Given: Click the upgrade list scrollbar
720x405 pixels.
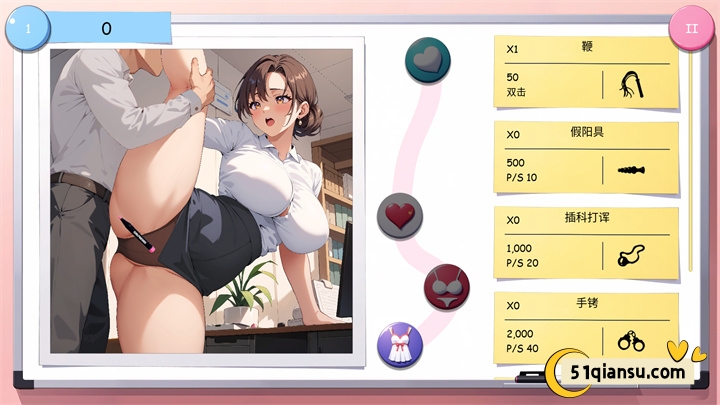Looking at the screenshot, I should (x=690, y=160).
